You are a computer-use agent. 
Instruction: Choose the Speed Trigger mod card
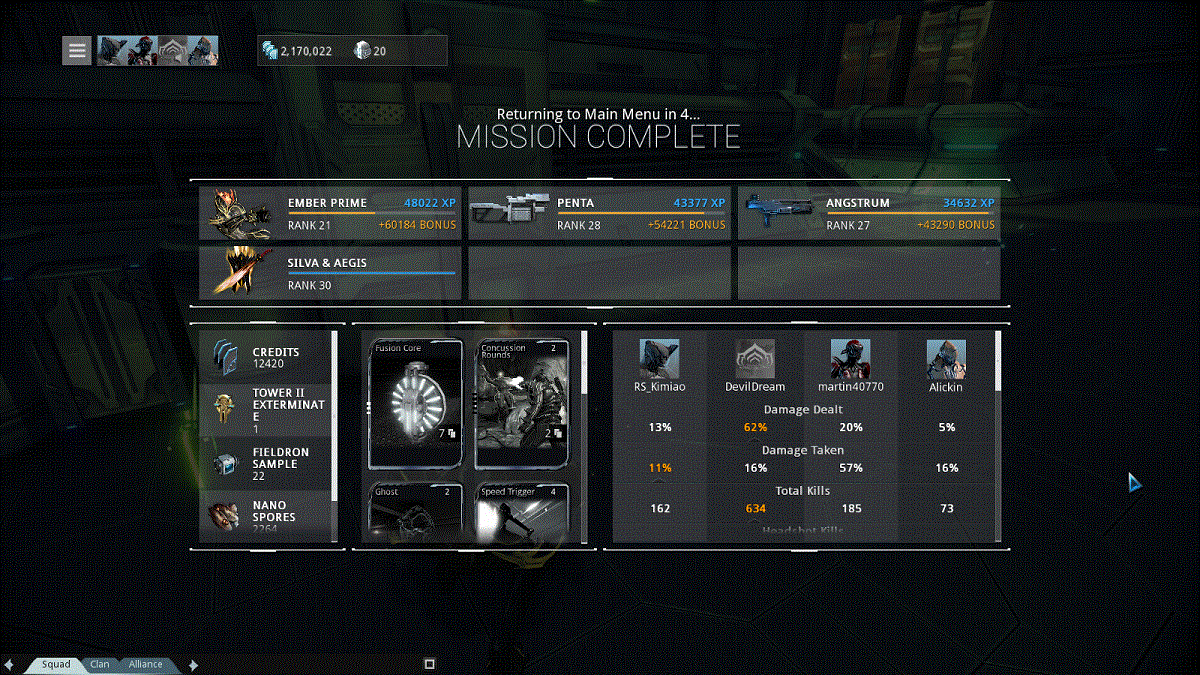point(522,513)
